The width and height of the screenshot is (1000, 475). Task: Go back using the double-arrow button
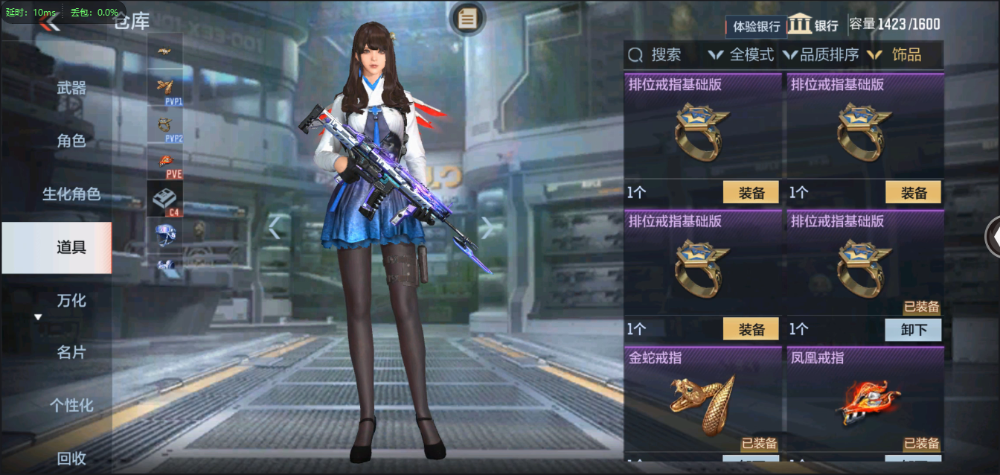pyautogui.click(x=48, y=24)
